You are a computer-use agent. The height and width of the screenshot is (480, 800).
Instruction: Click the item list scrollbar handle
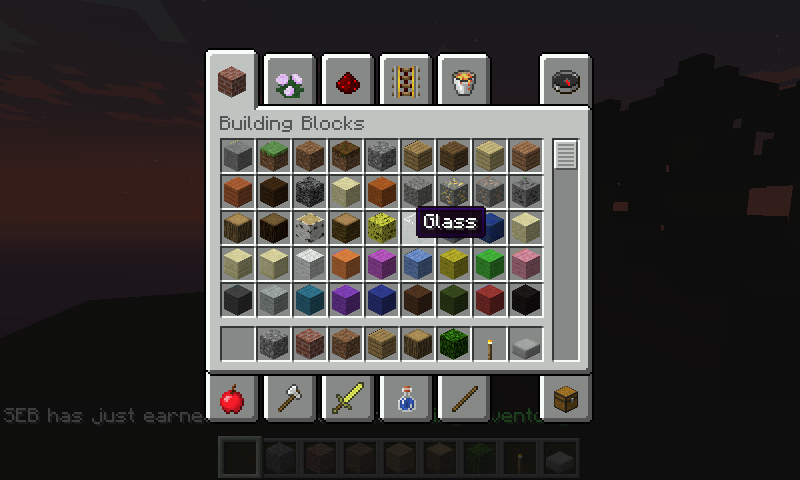(566, 156)
